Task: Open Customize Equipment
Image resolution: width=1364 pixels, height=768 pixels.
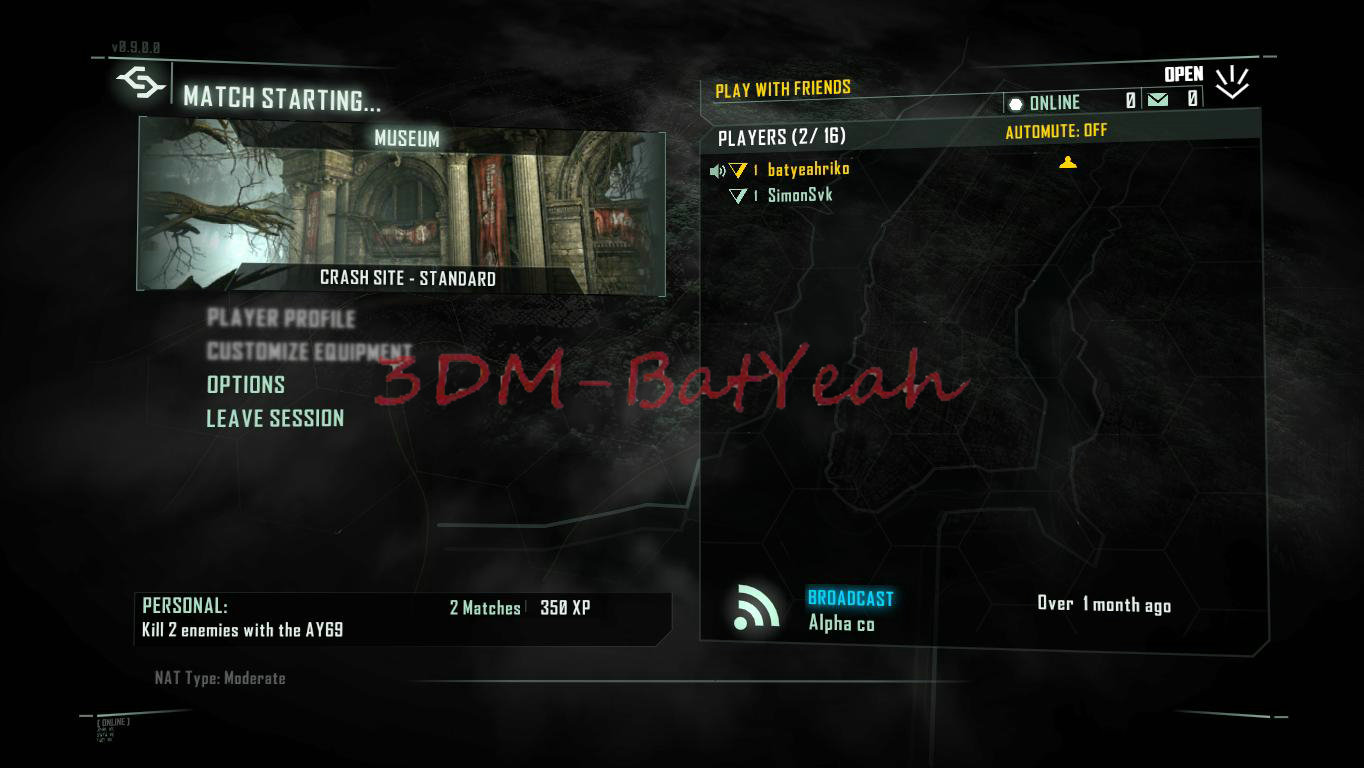Action: pos(308,352)
